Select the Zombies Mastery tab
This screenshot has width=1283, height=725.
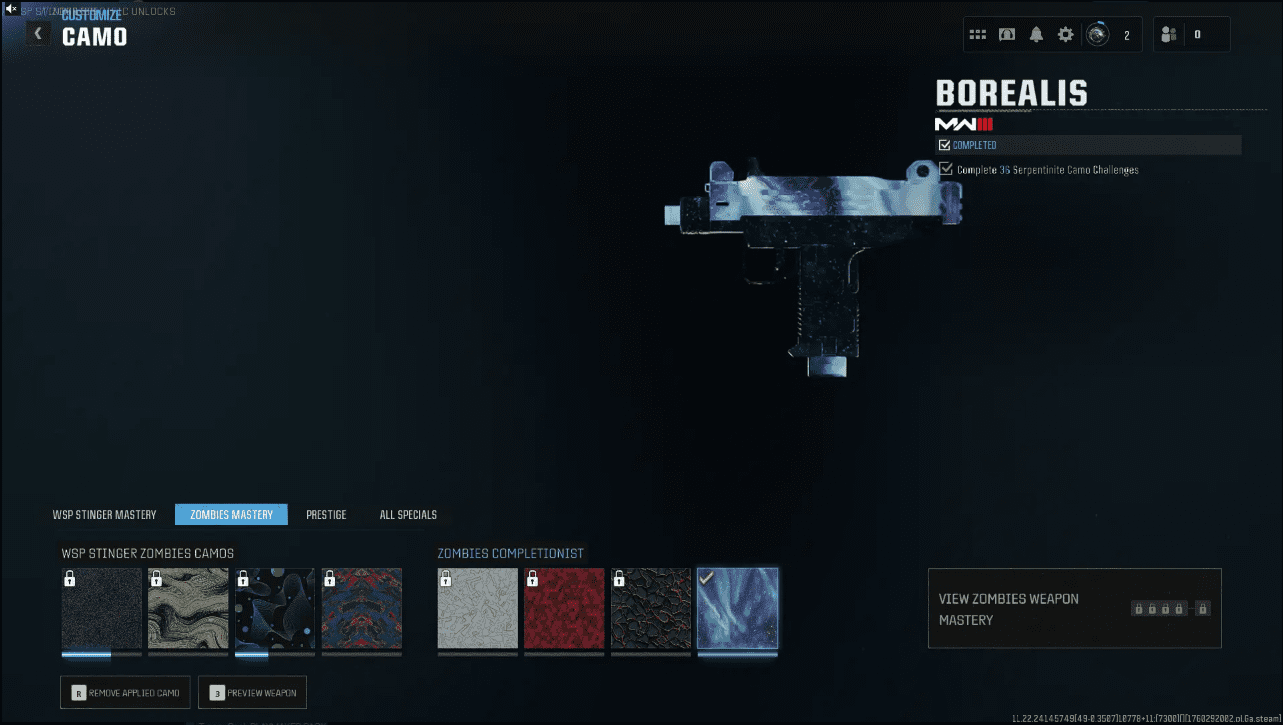point(231,515)
